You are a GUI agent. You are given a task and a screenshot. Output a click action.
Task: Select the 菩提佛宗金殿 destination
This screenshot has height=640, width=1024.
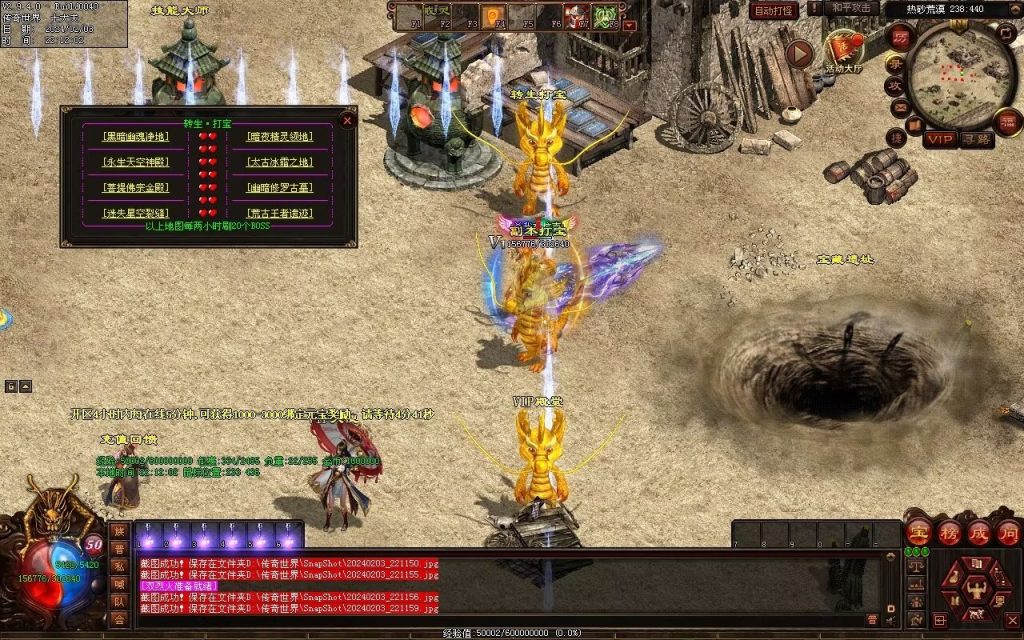pyautogui.click(x=136, y=187)
